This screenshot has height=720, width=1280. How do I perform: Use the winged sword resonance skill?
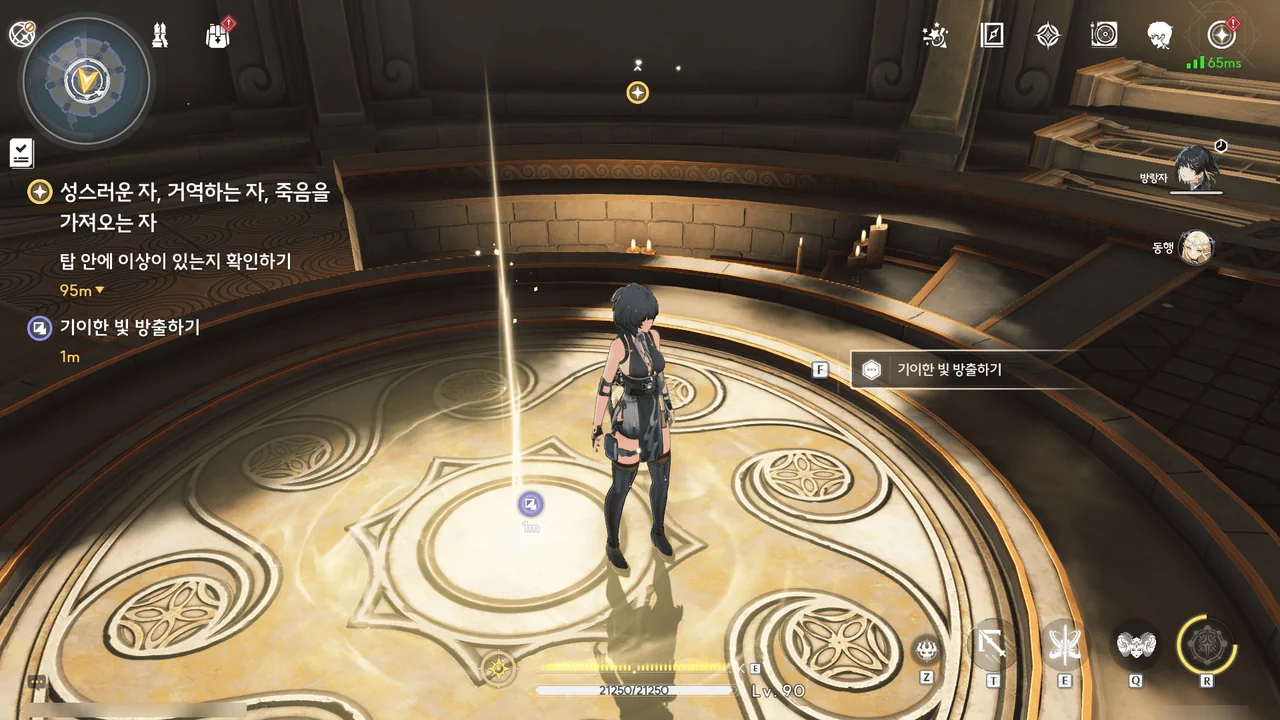coord(1064,645)
